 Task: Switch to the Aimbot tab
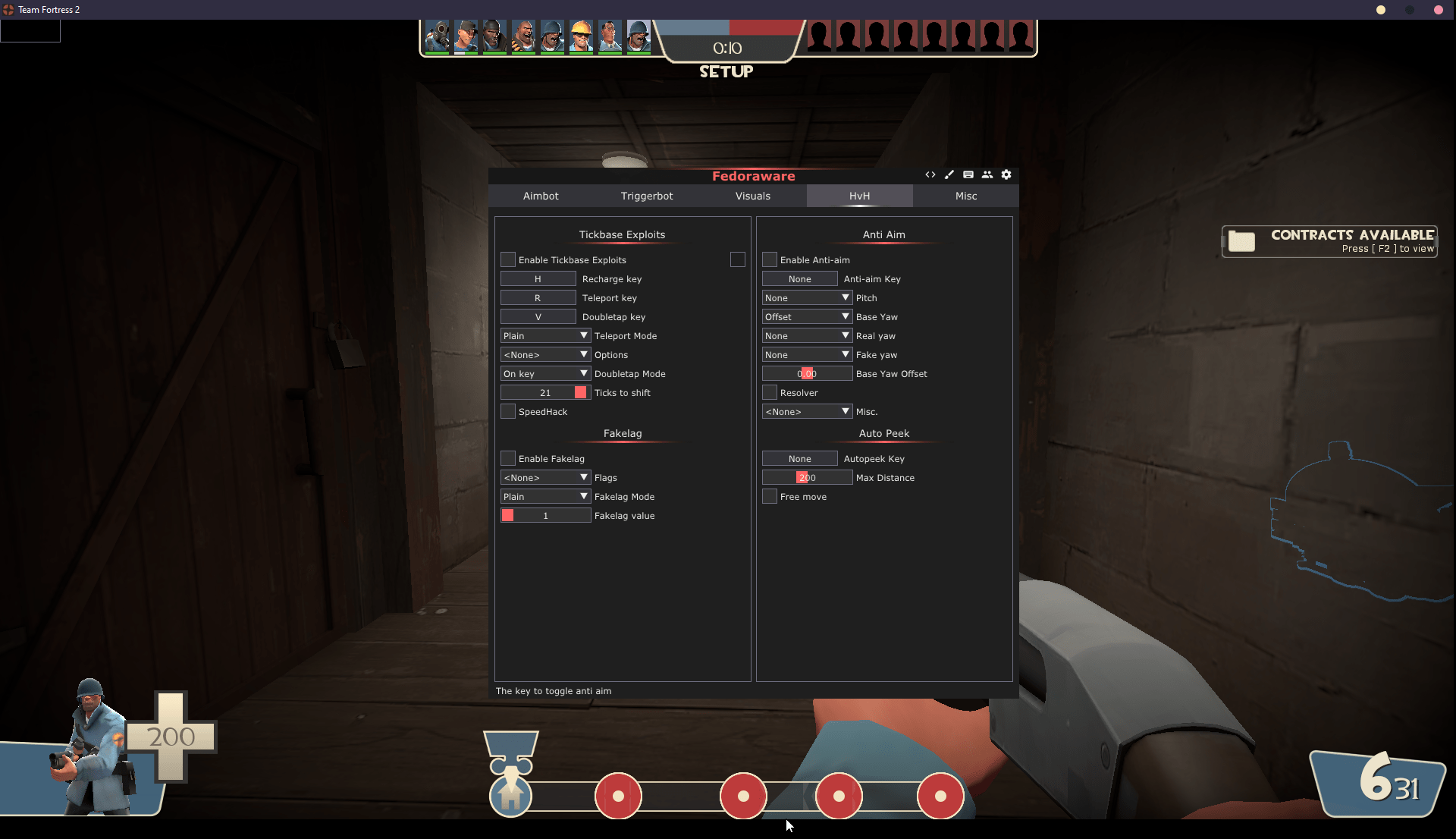(x=540, y=196)
